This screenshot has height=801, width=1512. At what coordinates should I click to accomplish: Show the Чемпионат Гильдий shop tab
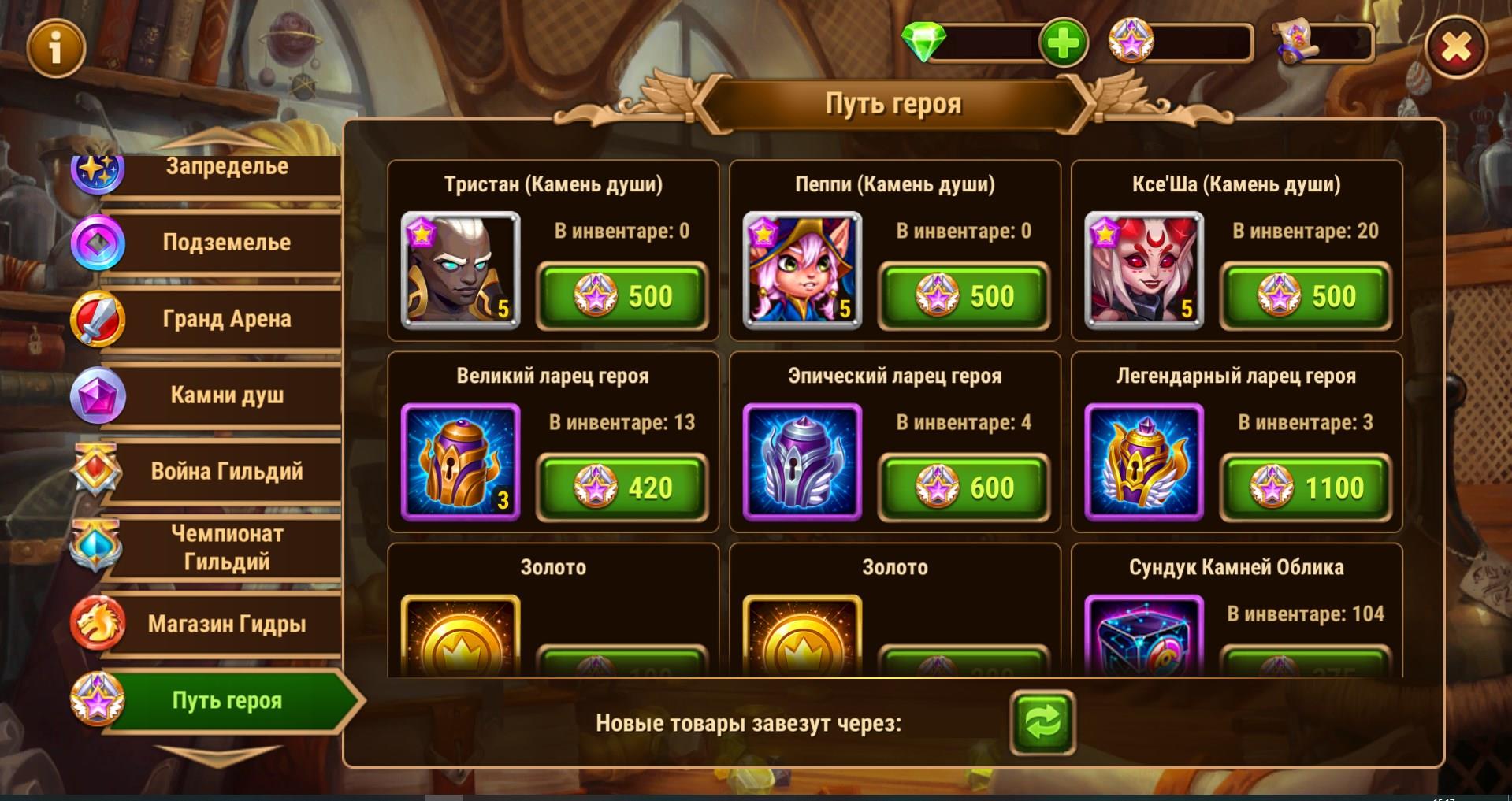(226, 547)
